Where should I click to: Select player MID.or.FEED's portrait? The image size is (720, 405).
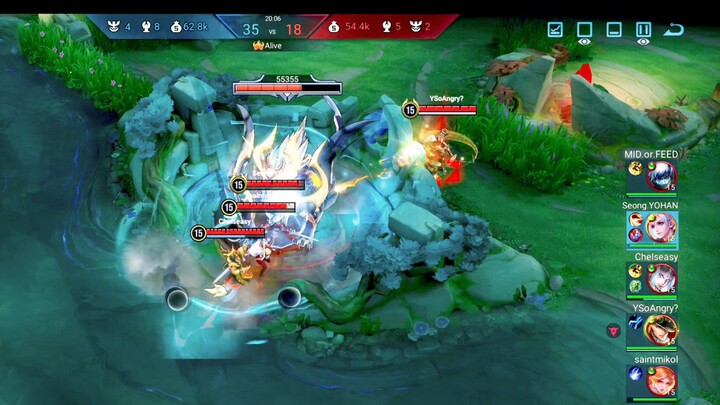[x=661, y=176]
